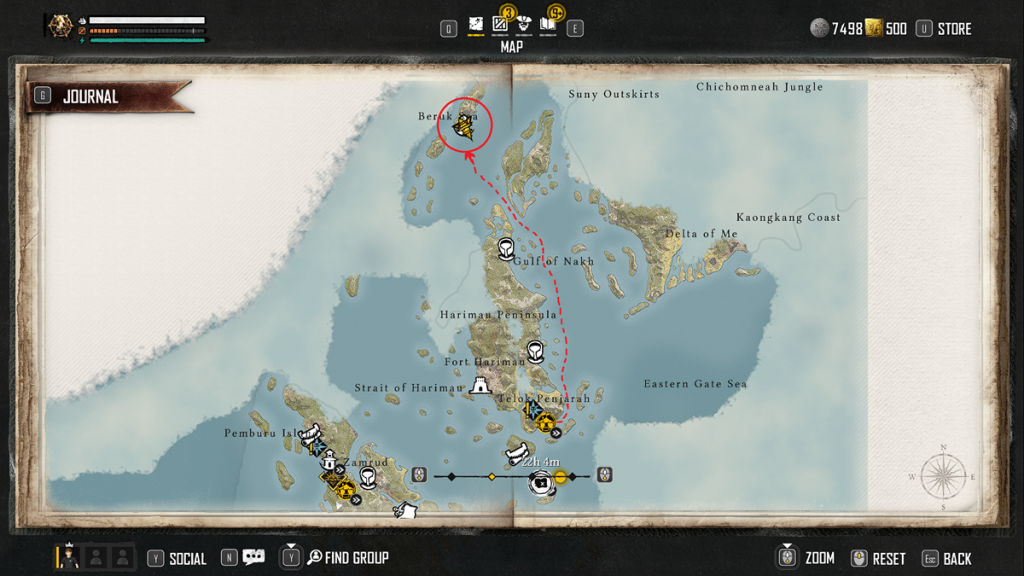Select the Fort Harimau tower marker
This screenshot has height=576, width=1024.
coord(482,385)
